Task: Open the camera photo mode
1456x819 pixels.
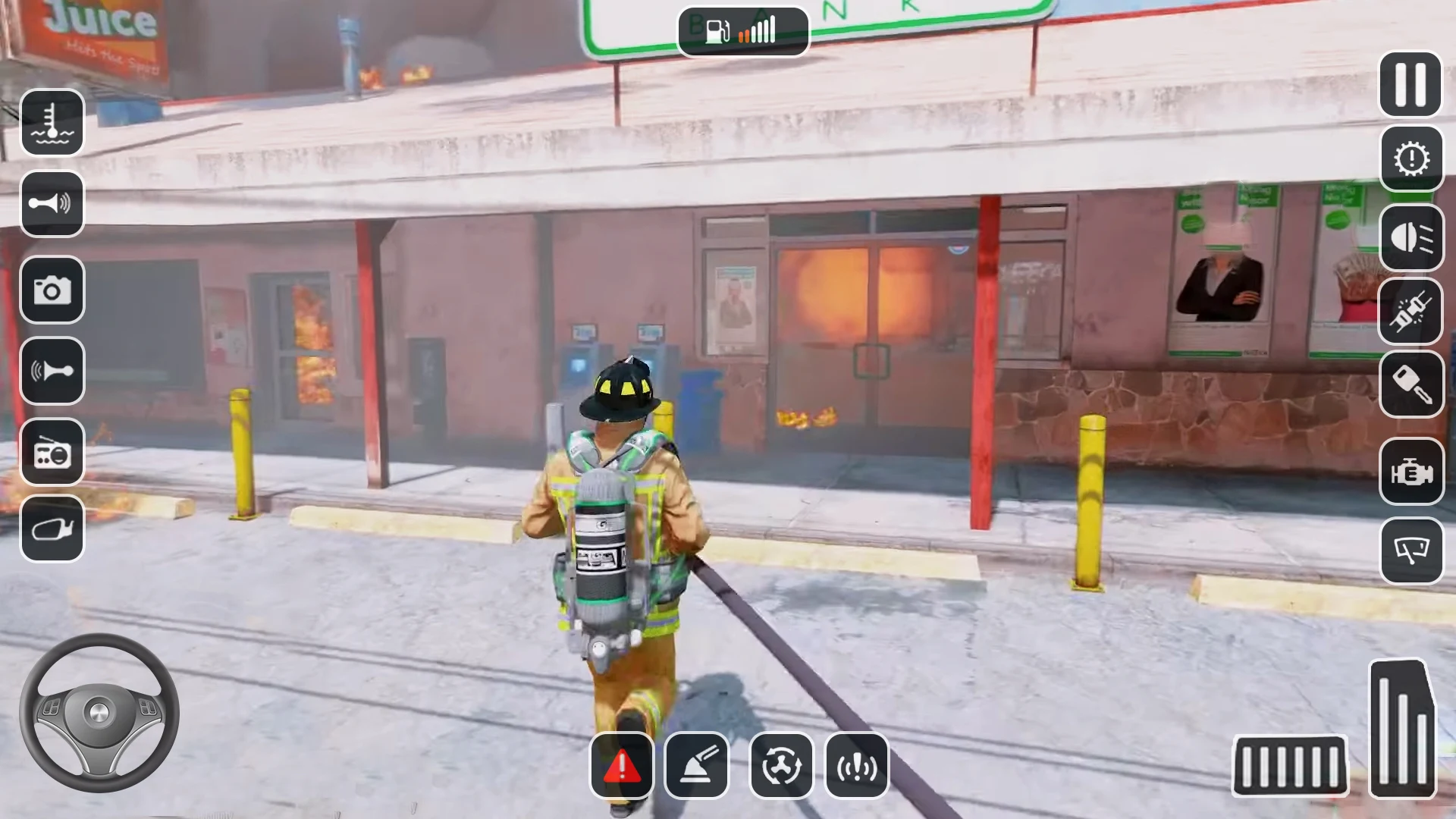Action: [x=52, y=290]
